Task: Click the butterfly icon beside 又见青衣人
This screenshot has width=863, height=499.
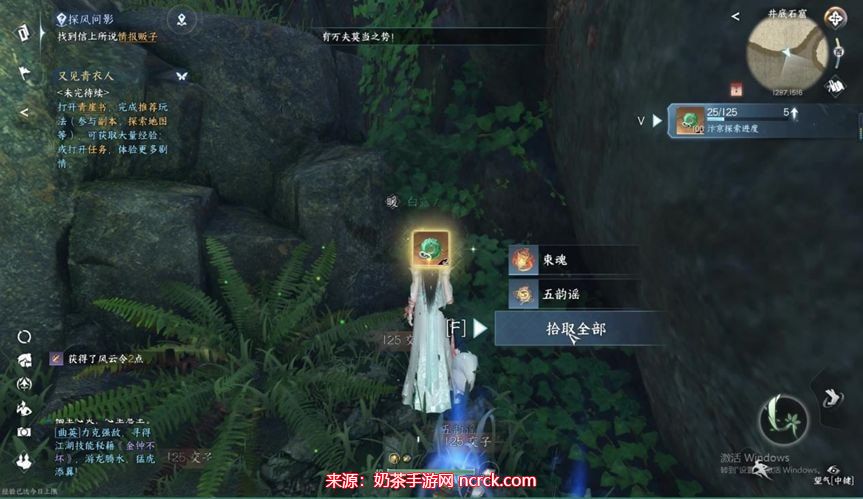Action: (182, 75)
